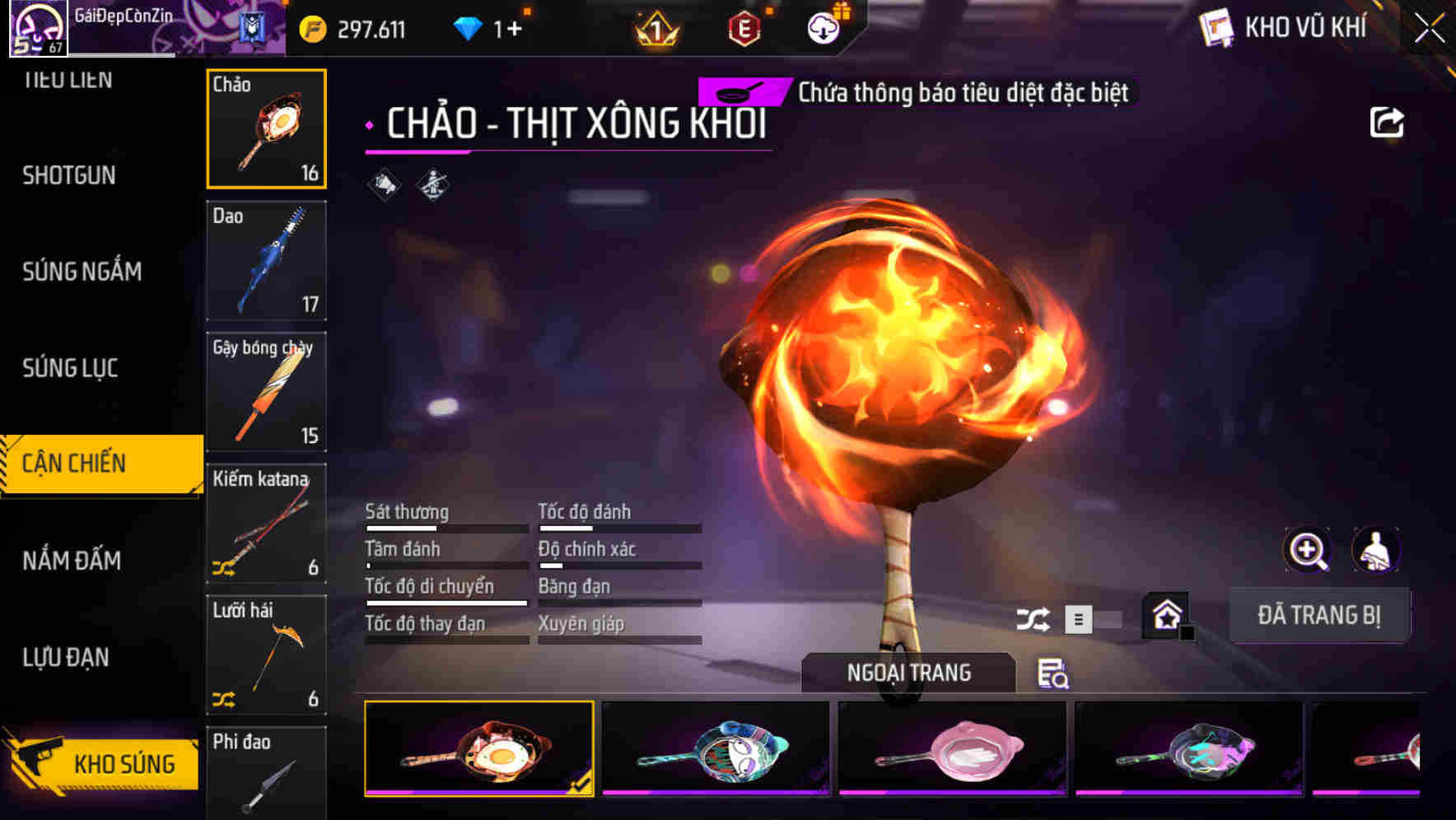This screenshot has height=820, width=1456.
Task: Open the cloud gift icon in the top bar
Action: click(822, 26)
